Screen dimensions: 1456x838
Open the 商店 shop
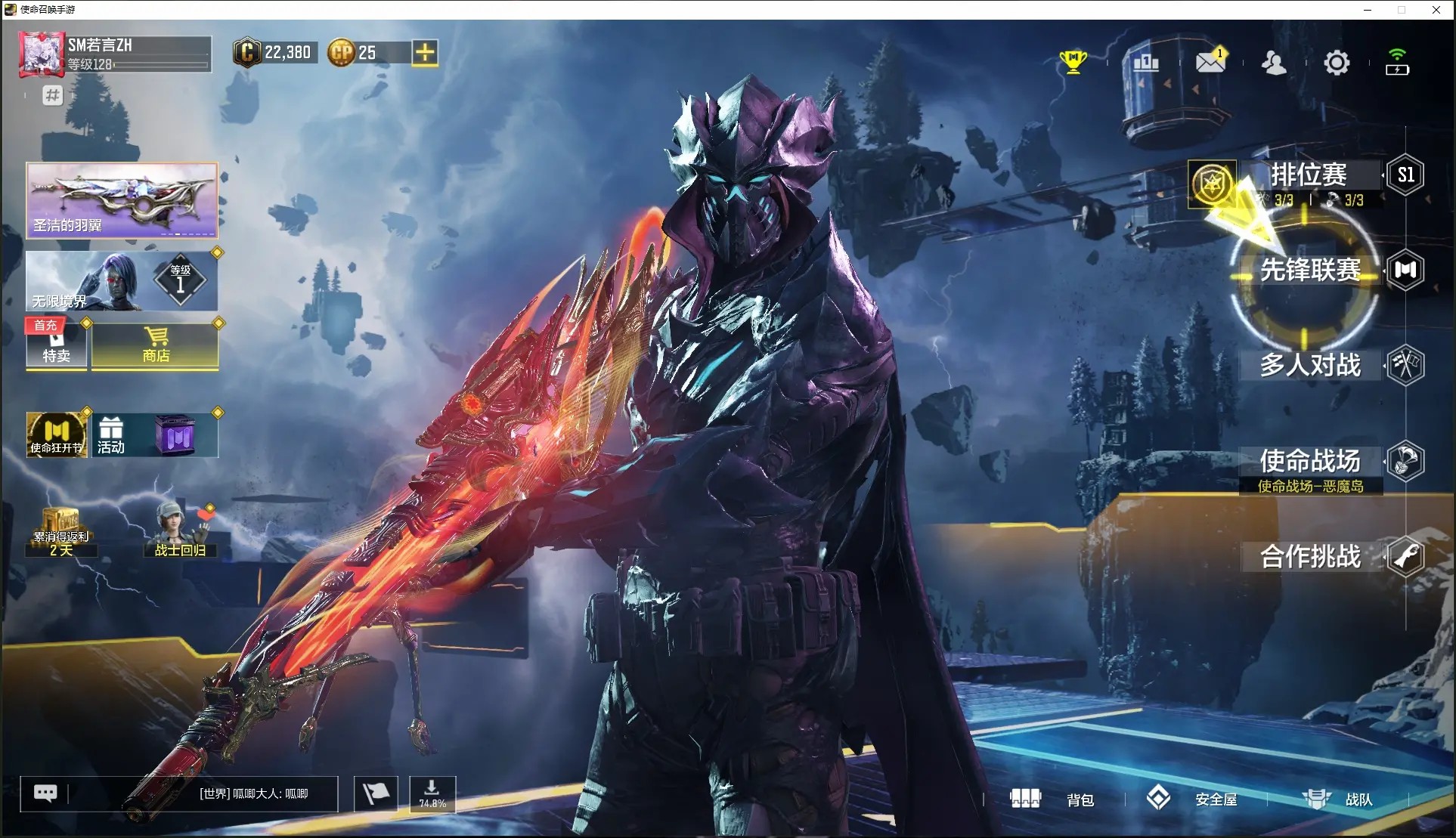click(x=156, y=346)
